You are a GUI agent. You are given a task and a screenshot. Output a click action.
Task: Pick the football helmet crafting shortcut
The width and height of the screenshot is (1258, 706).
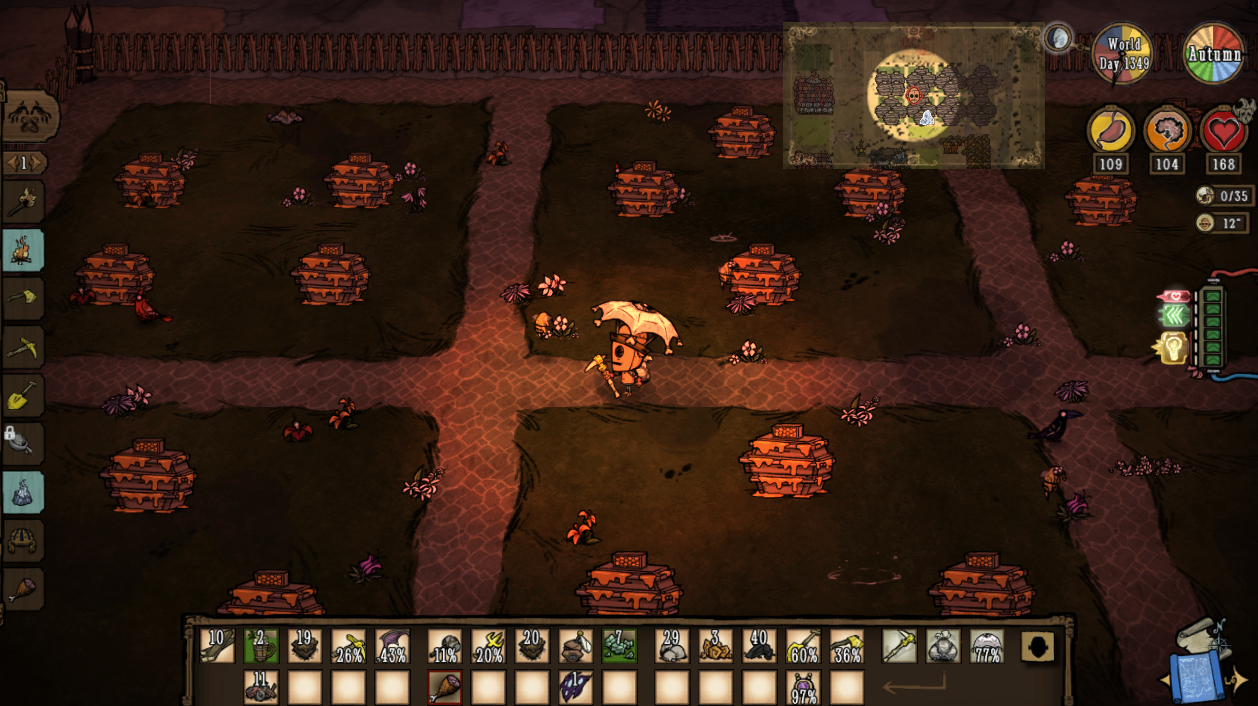click(x=23, y=541)
